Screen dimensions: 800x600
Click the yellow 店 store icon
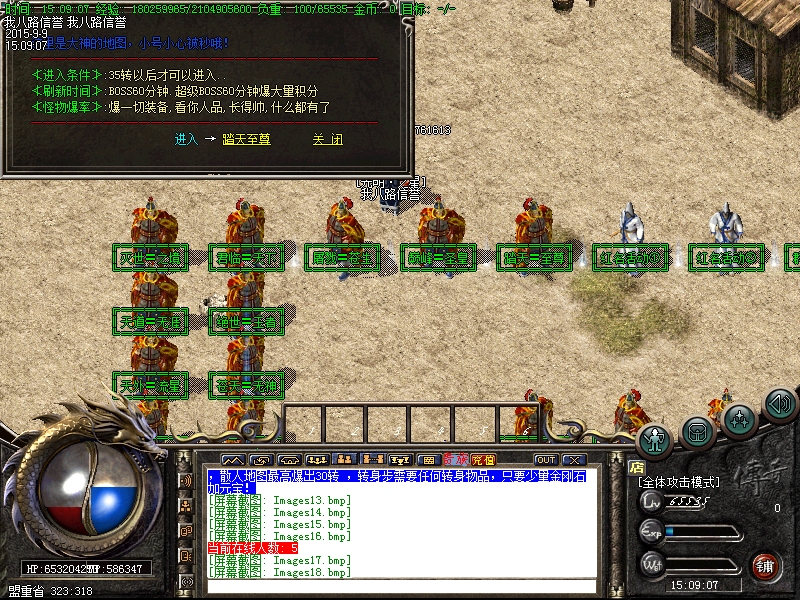click(636, 466)
